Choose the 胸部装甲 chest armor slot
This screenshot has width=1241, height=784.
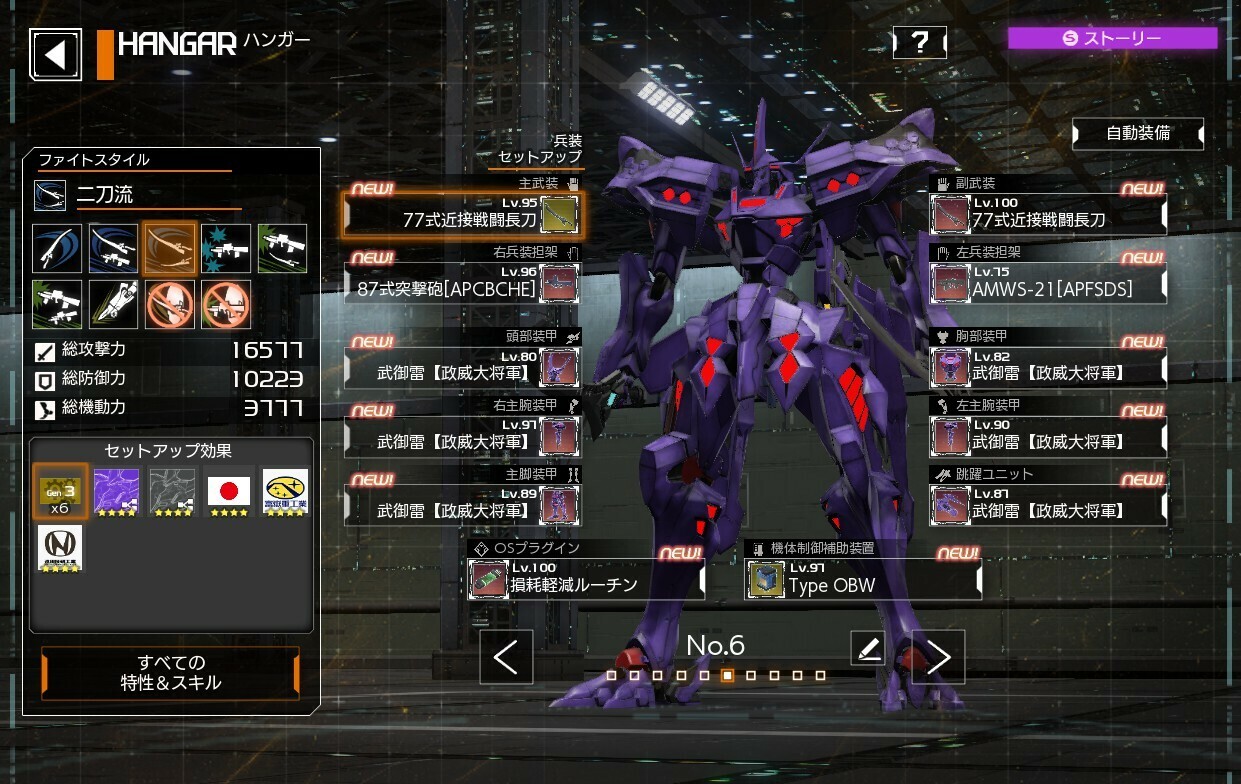(x=1048, y=367)
